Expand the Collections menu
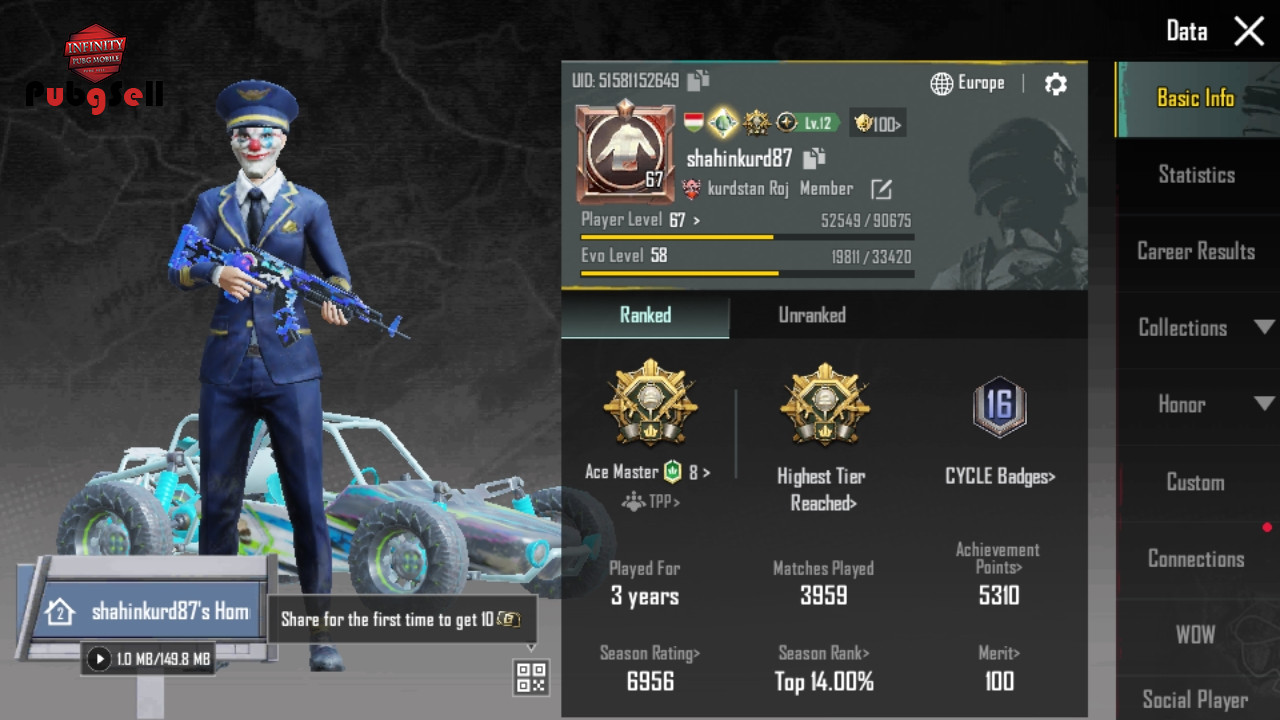Image resolution: width=1280 pixels, height=720 pixels. pyautogui.click(x=1196, y=328)
